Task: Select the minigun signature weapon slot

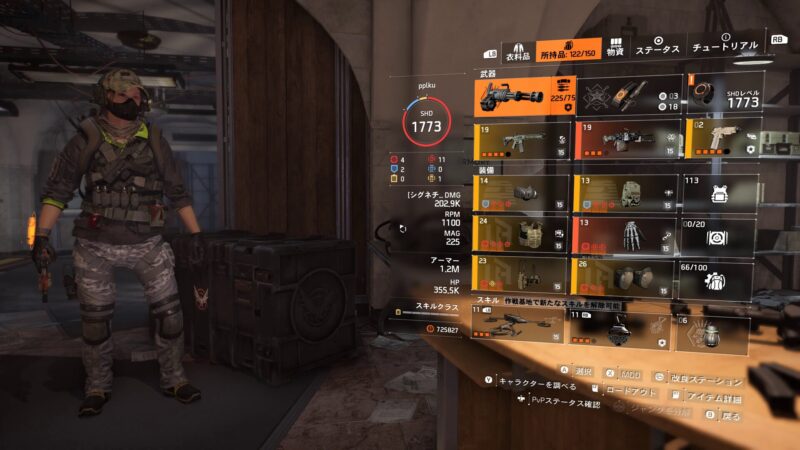Action: pos(523,96)
